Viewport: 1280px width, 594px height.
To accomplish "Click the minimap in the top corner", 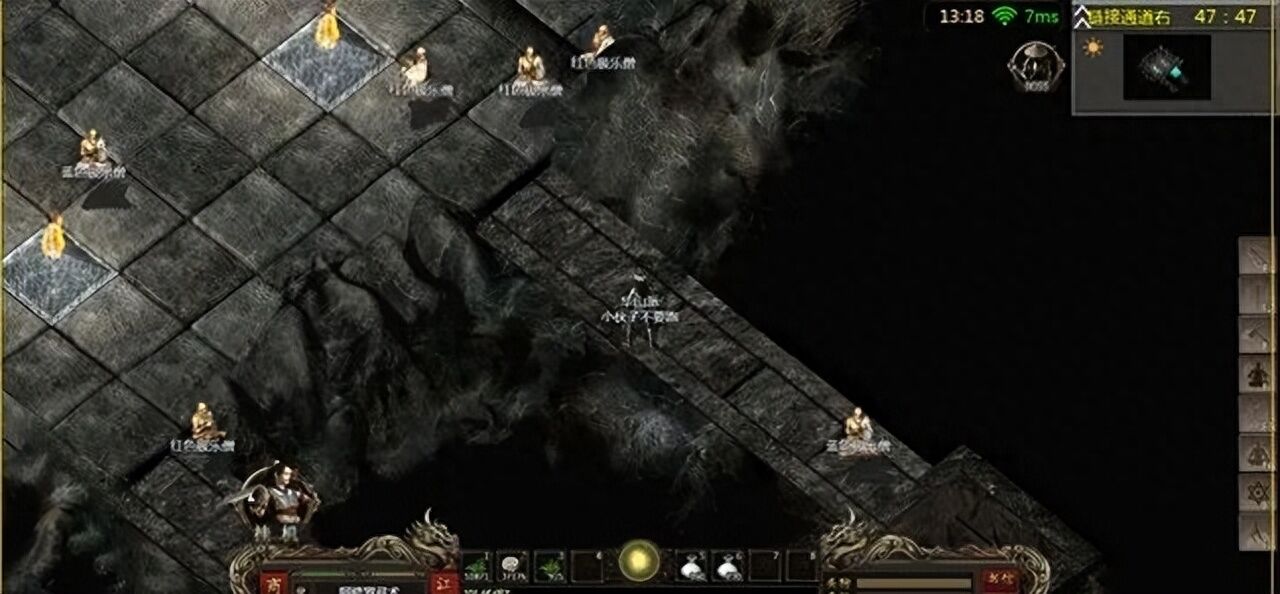I will point(1166,67).
